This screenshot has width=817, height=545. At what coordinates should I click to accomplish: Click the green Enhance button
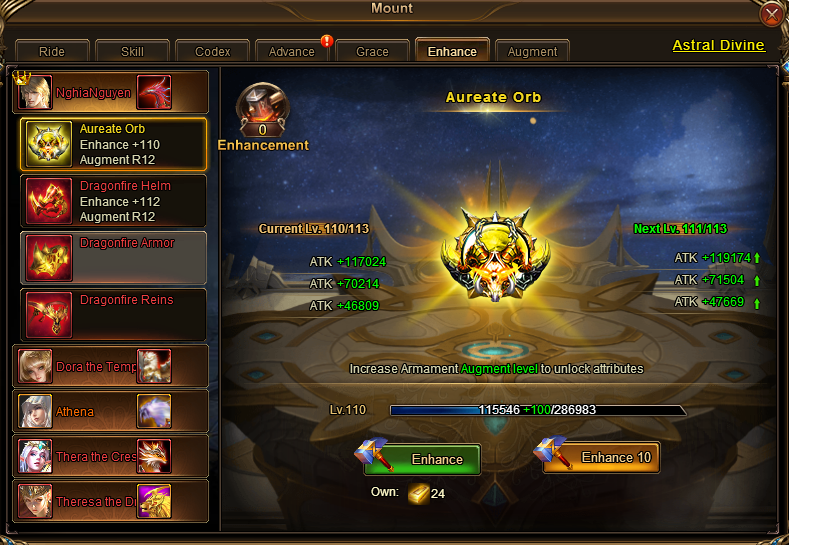(x=422, y=459)
